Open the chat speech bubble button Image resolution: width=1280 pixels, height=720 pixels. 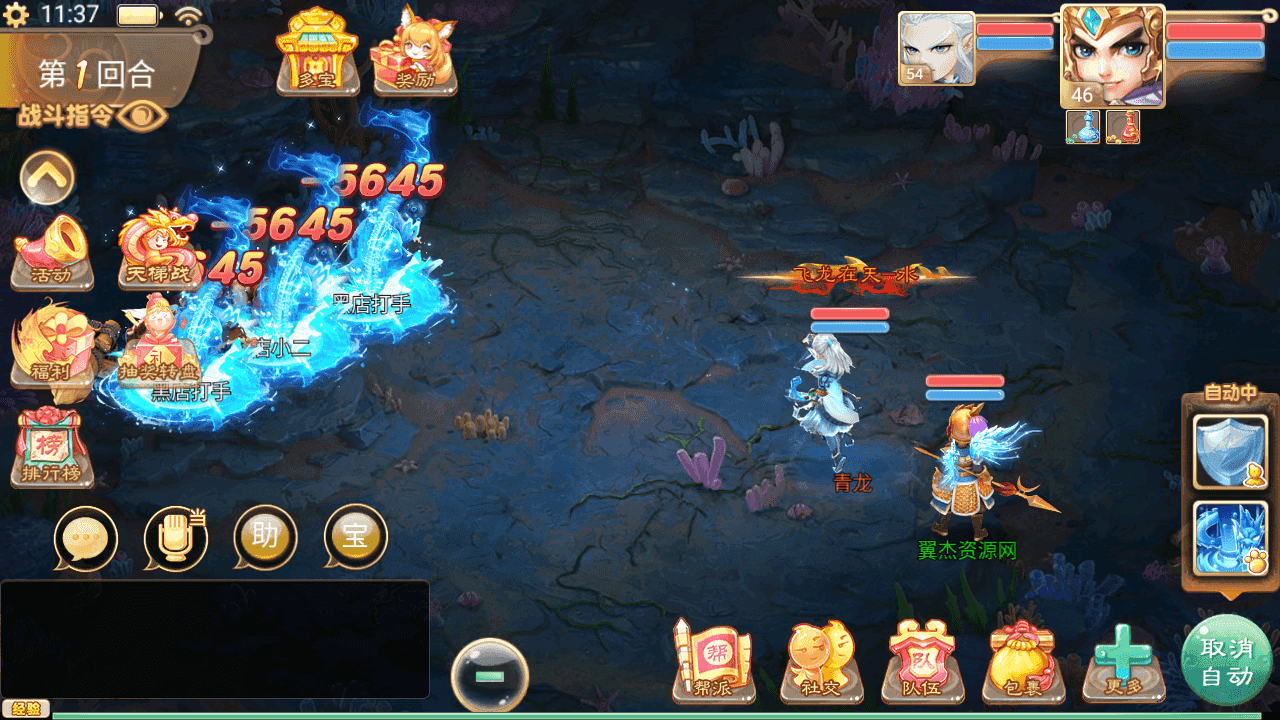(86, 538)
